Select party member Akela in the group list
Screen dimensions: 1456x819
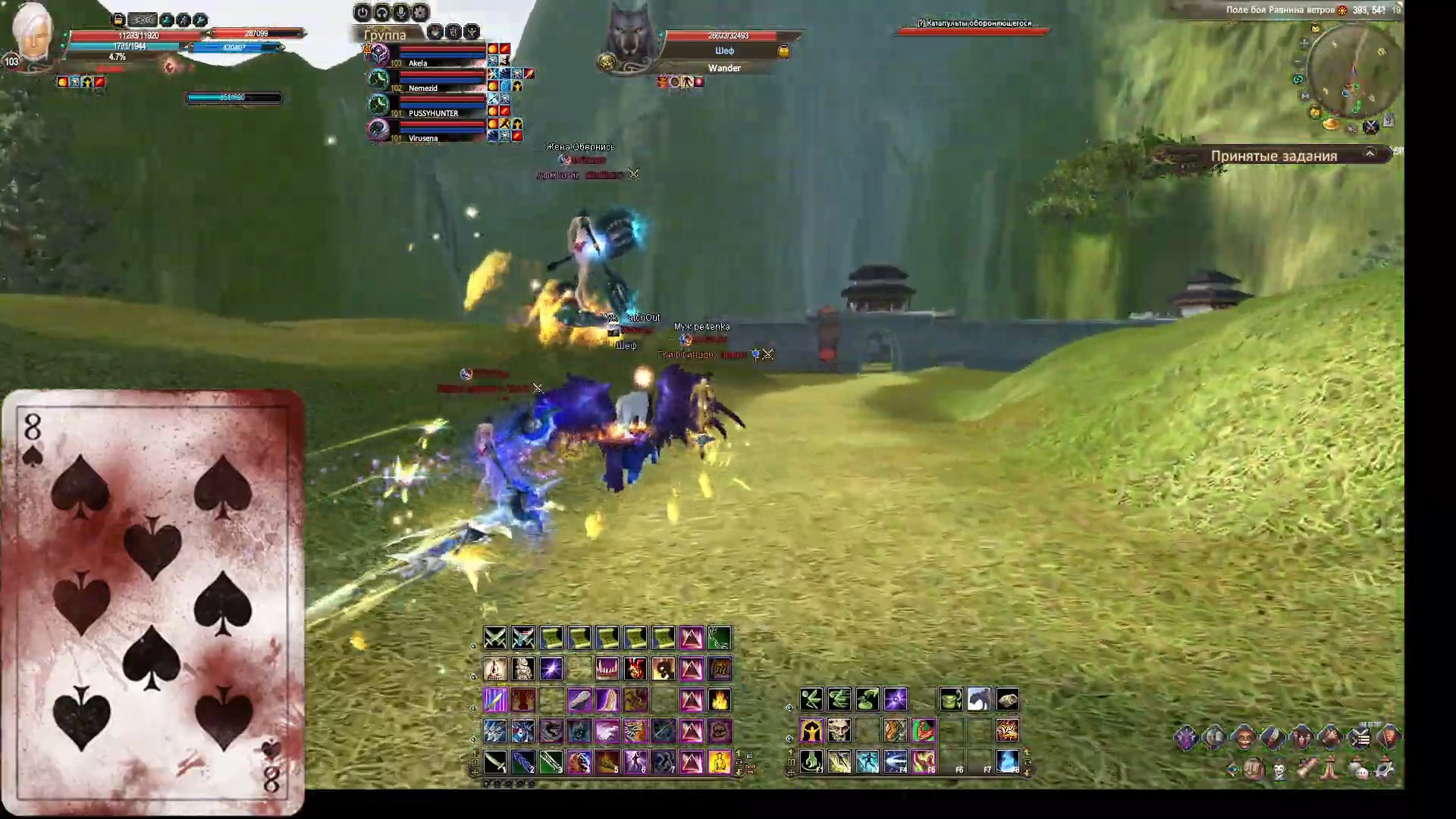click(418, 64)
